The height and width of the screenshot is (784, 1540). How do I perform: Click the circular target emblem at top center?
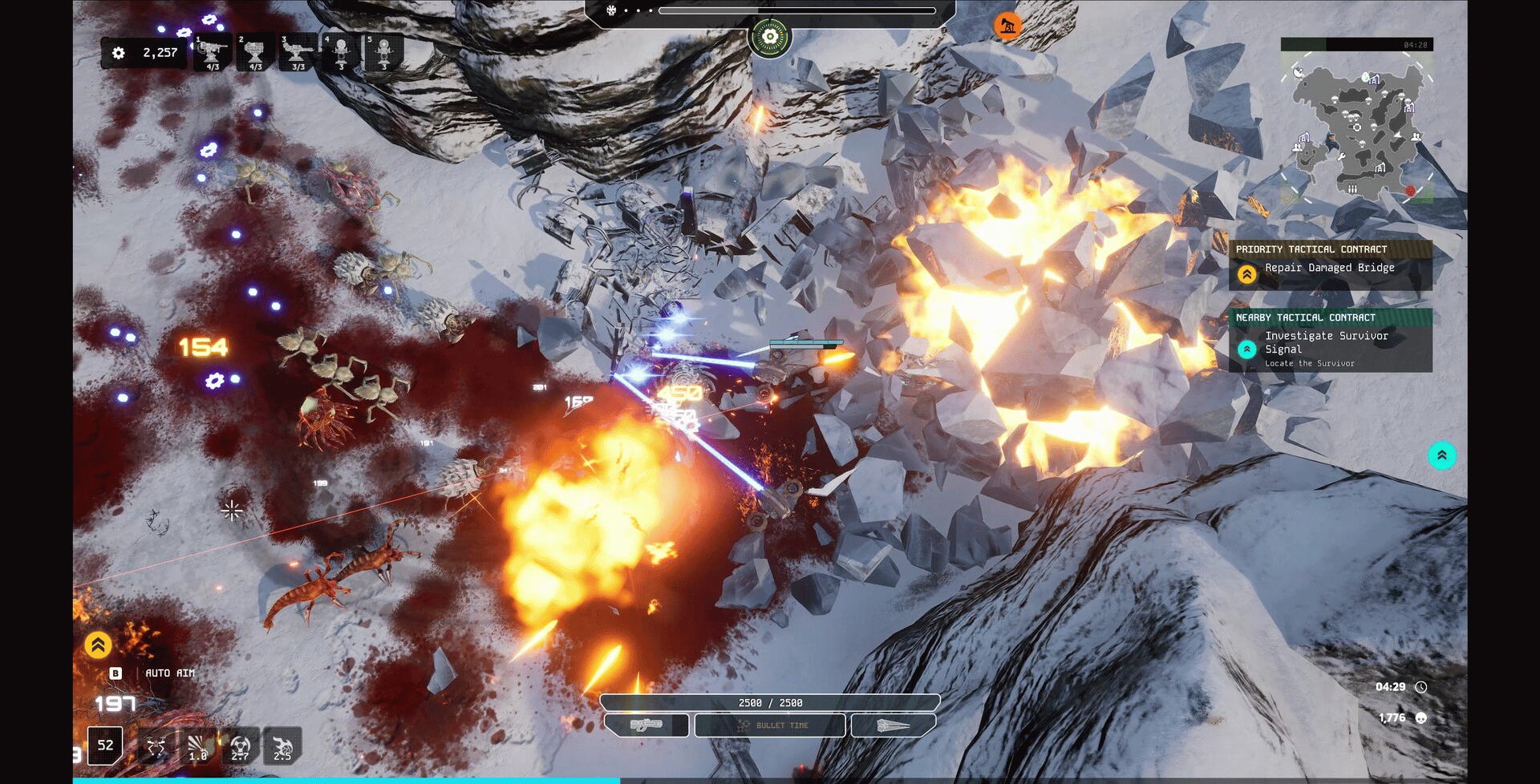[770, 37]
